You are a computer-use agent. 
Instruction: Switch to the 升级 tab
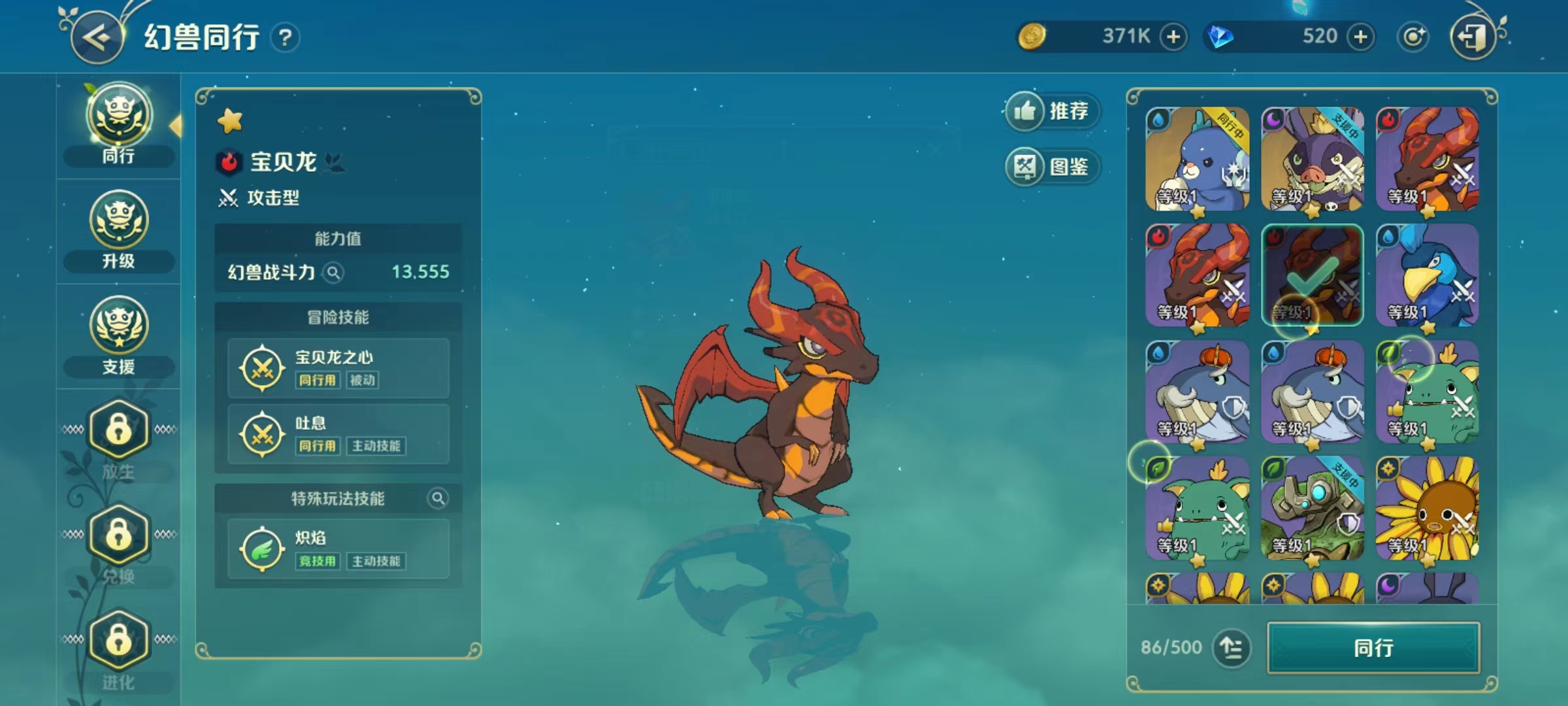[118, 230]
